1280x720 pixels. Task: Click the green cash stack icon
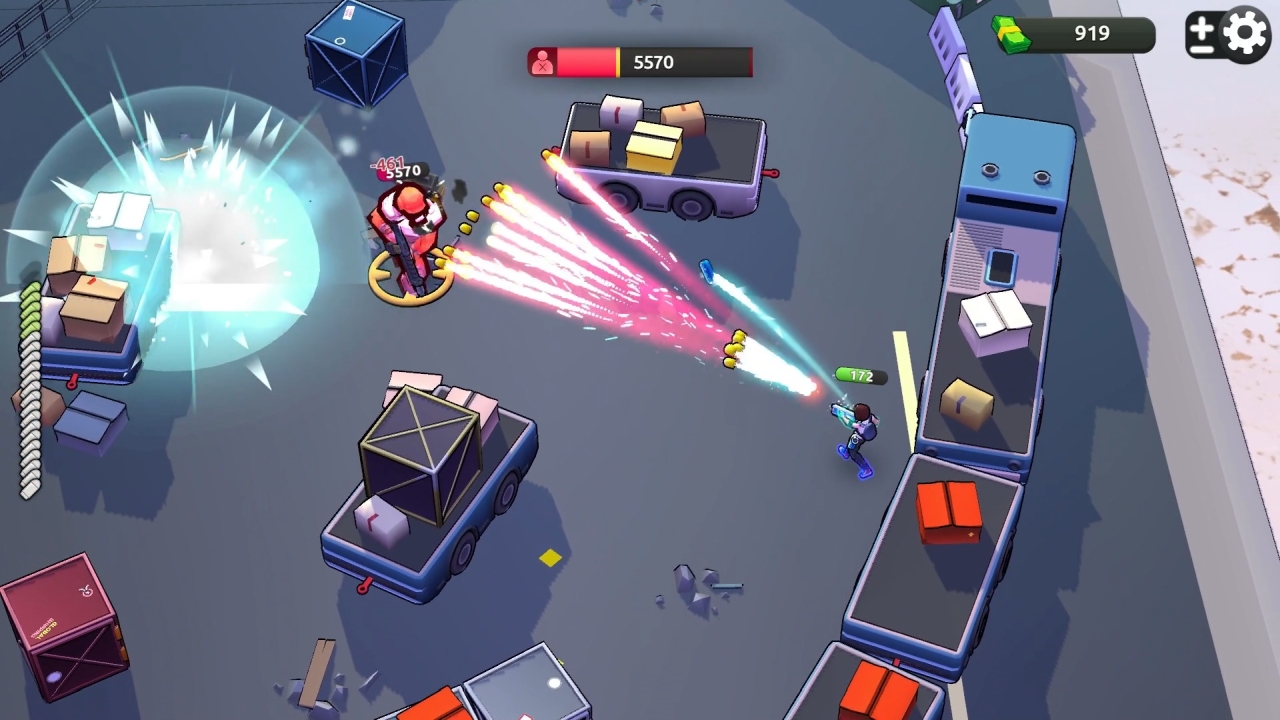(x=1012, y=33)
